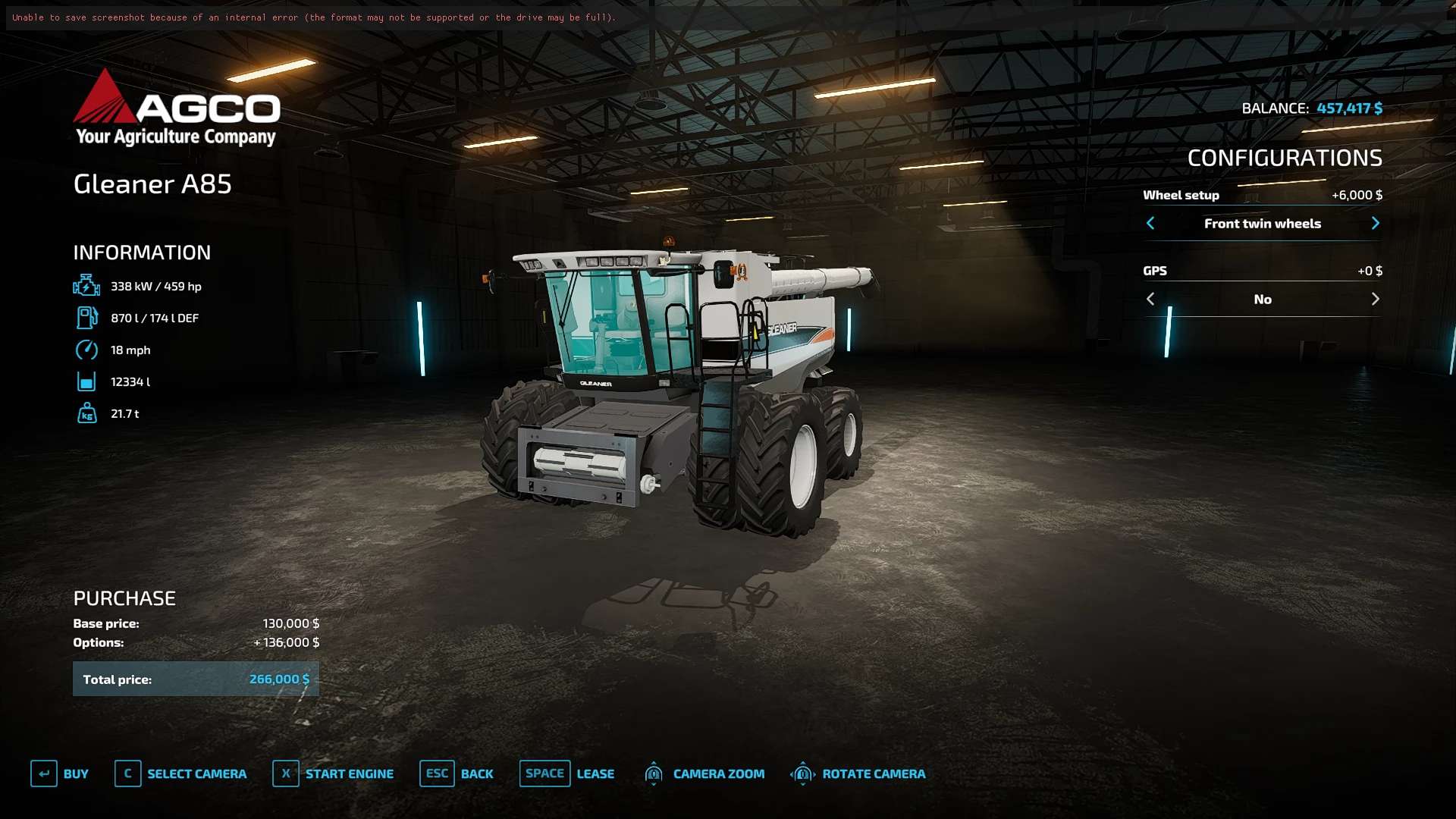The image size is (1456, 819).
Task: Select previous Wheel setup option
Action: (1150, 223)
